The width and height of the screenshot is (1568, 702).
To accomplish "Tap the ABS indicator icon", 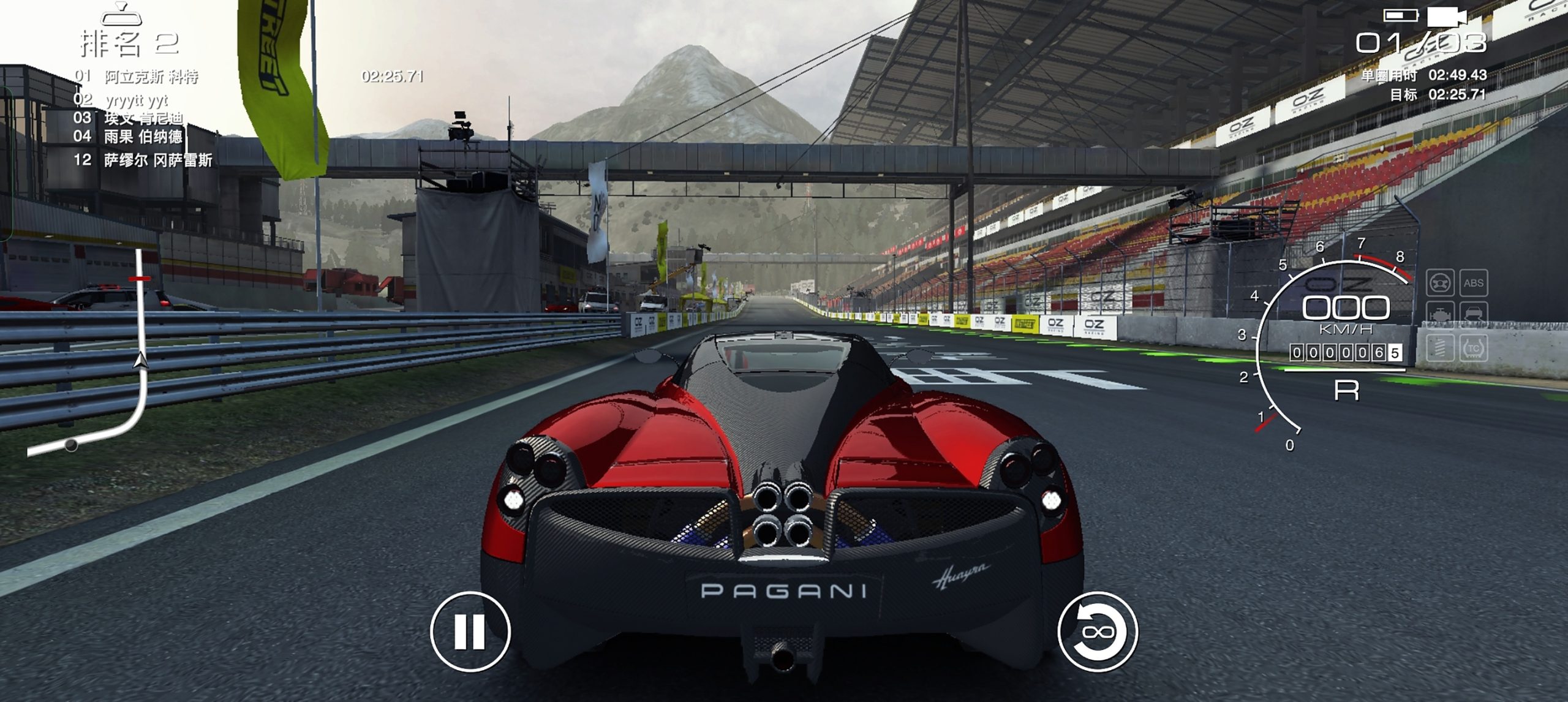I will [1473, 283].
